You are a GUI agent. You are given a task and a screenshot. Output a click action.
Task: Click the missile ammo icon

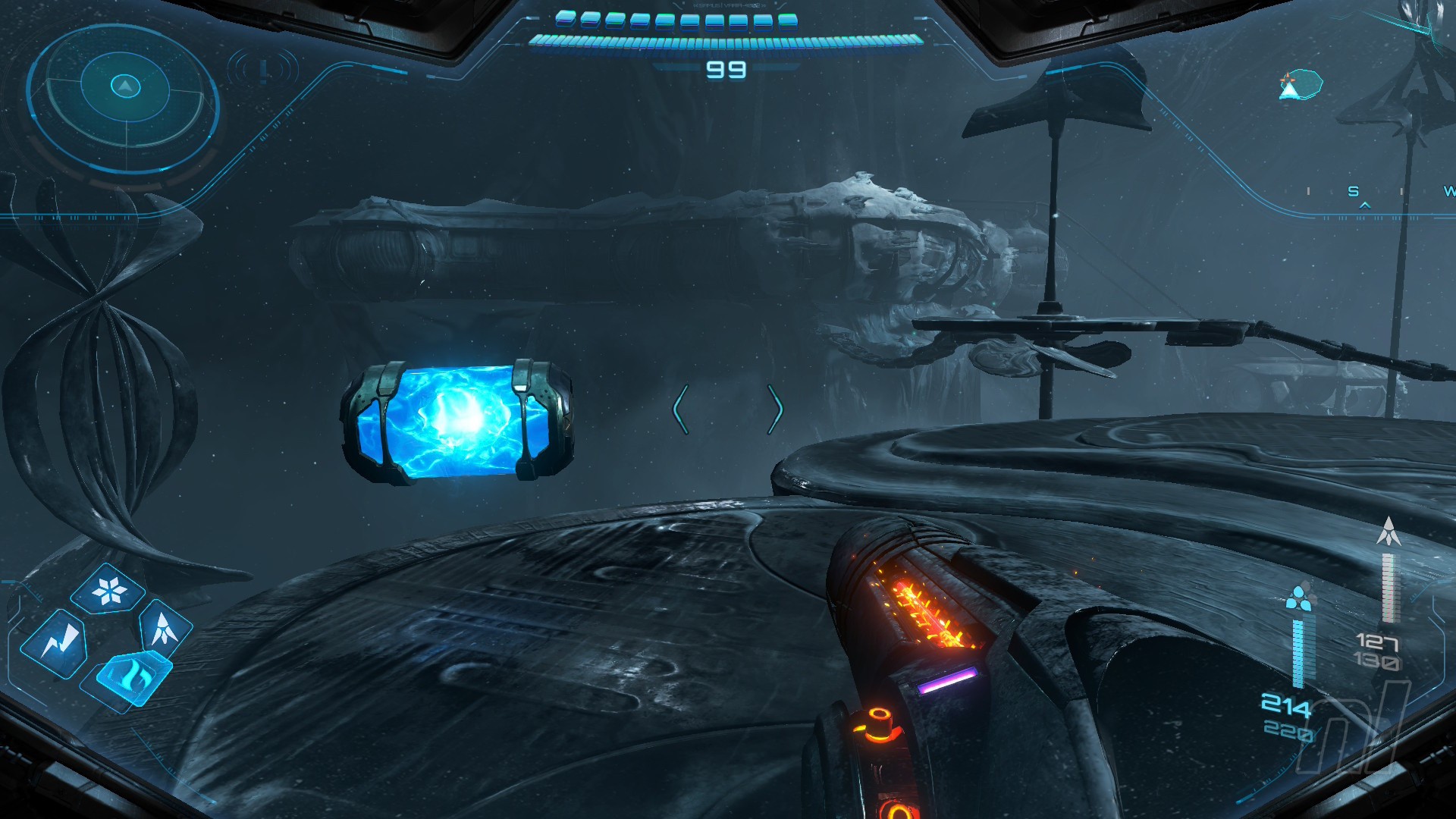click(x=1389, y=532)
